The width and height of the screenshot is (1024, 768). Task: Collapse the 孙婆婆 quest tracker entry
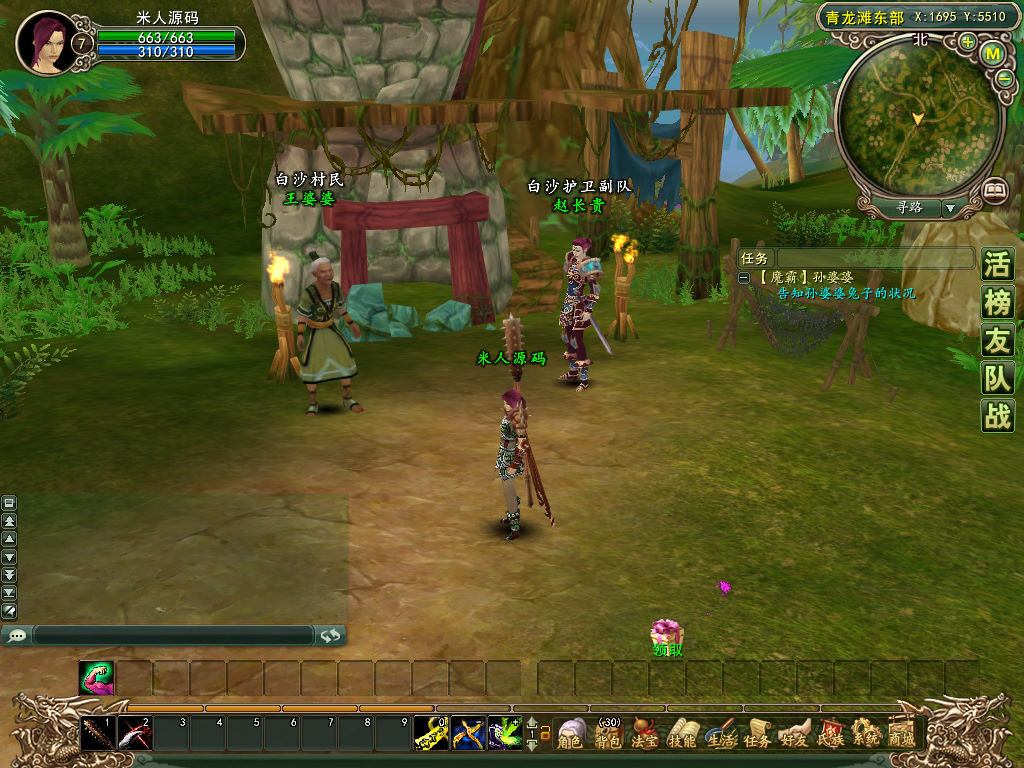(x=744, y=277)
